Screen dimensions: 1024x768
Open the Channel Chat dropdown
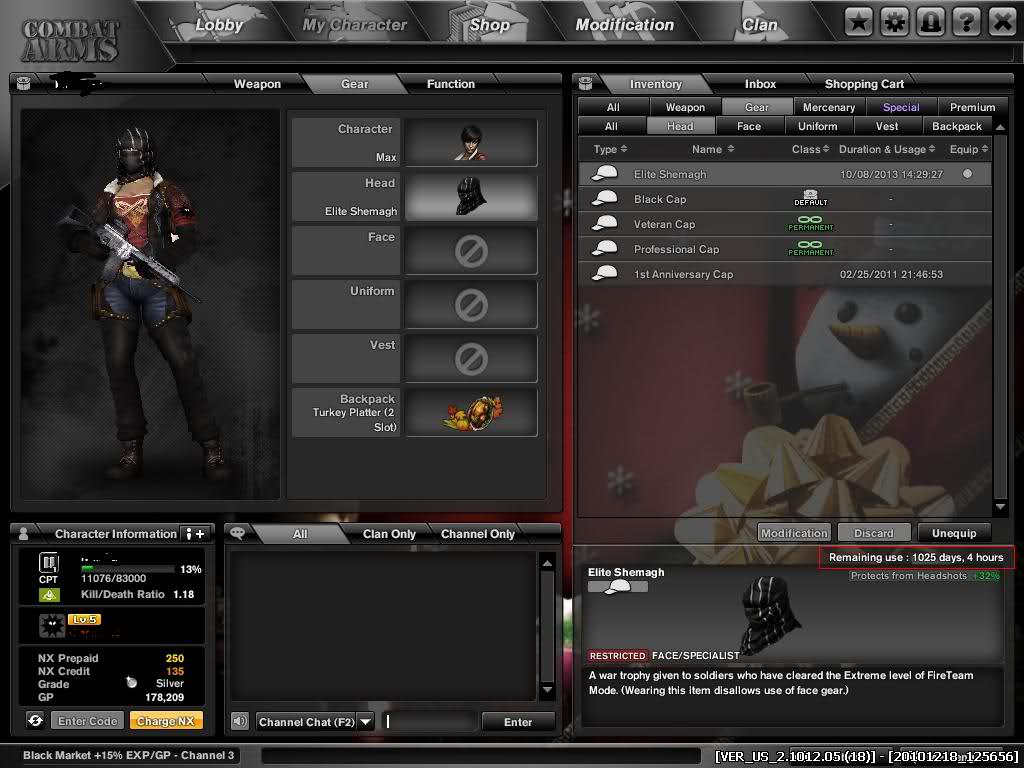point(365,721)
